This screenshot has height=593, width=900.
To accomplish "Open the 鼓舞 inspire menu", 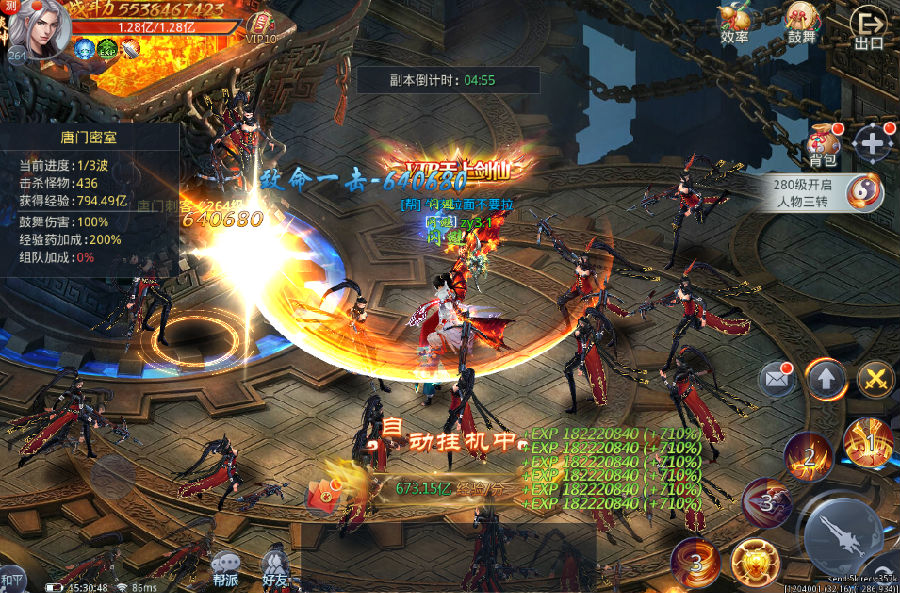I will [x=799, y=21].
